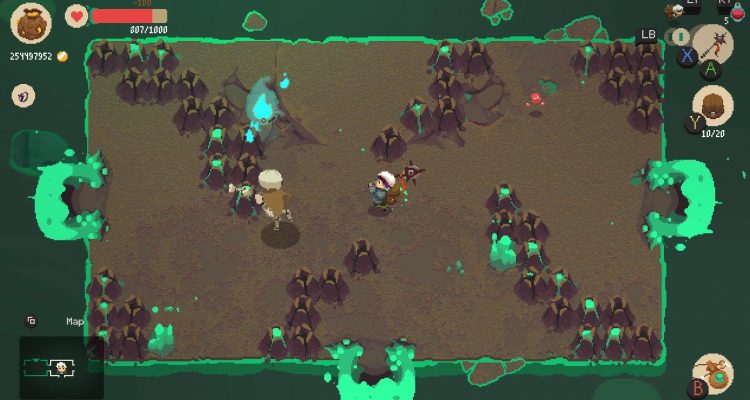Click the heart health icon
750x400 pixels.
(x=77, y=15)
